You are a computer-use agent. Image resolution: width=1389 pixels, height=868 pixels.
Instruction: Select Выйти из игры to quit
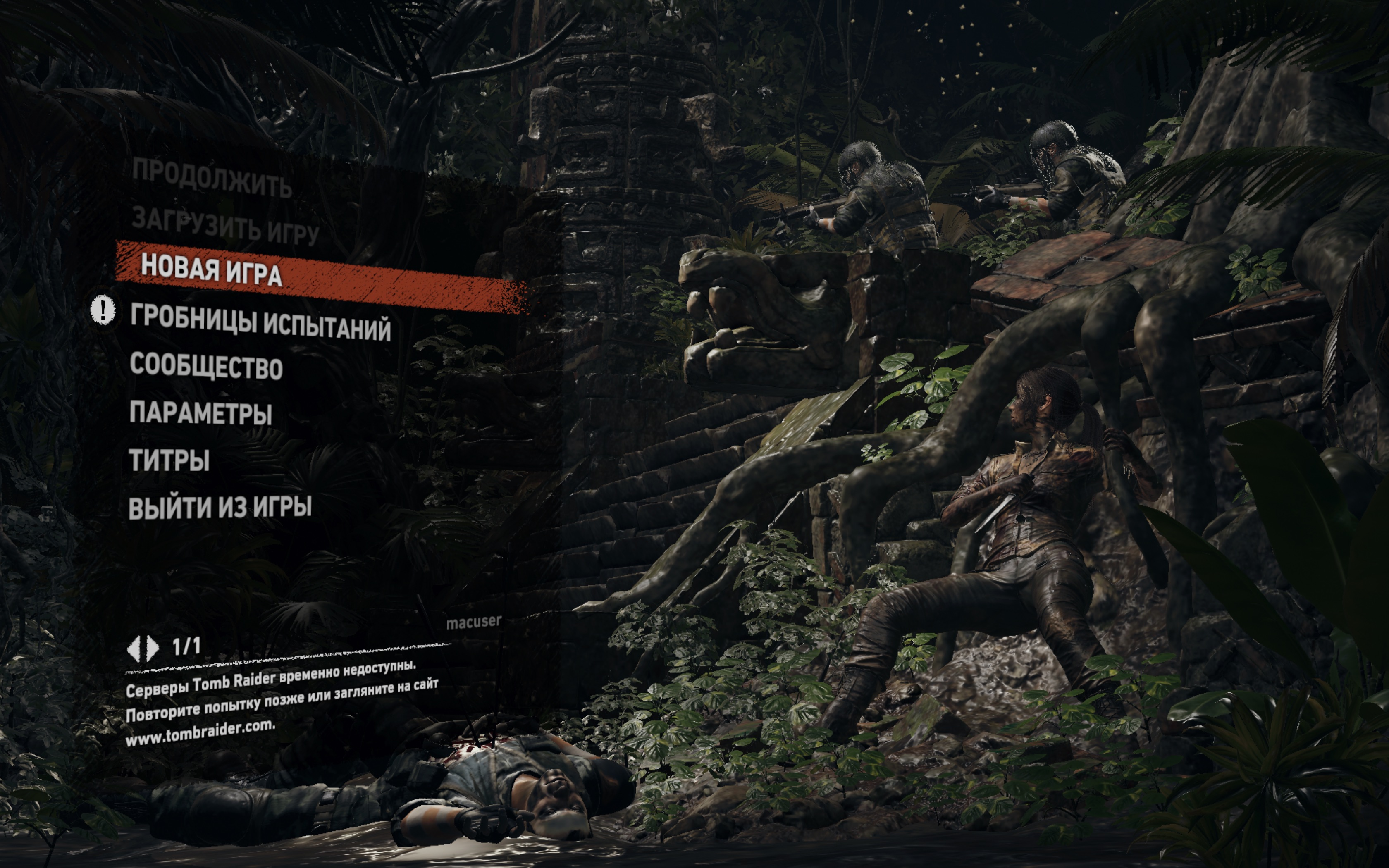tap(220, 508)
